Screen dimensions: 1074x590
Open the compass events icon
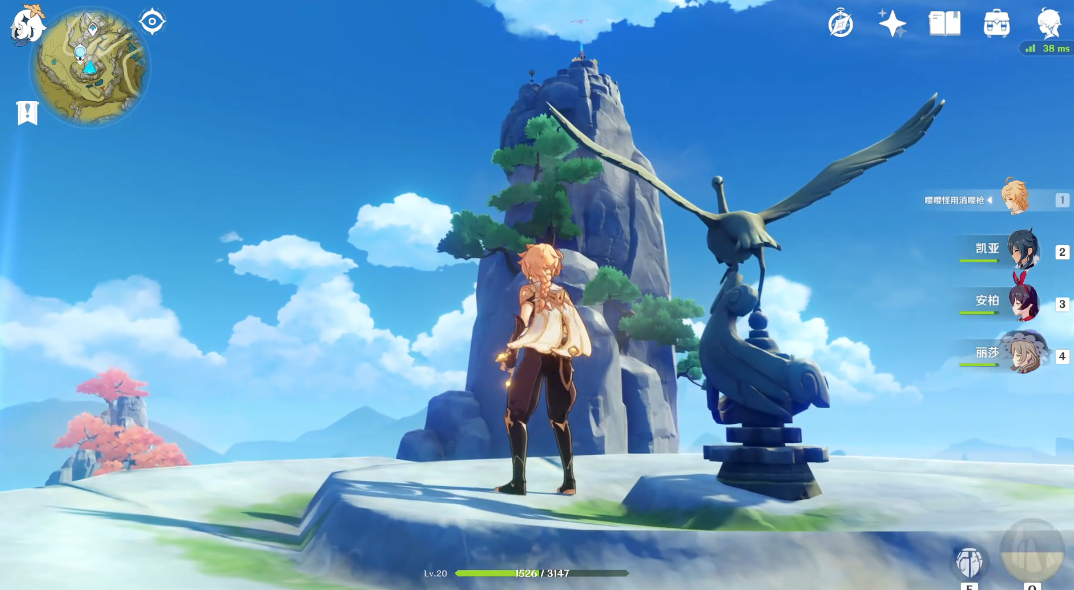click(x=841, y=24)
